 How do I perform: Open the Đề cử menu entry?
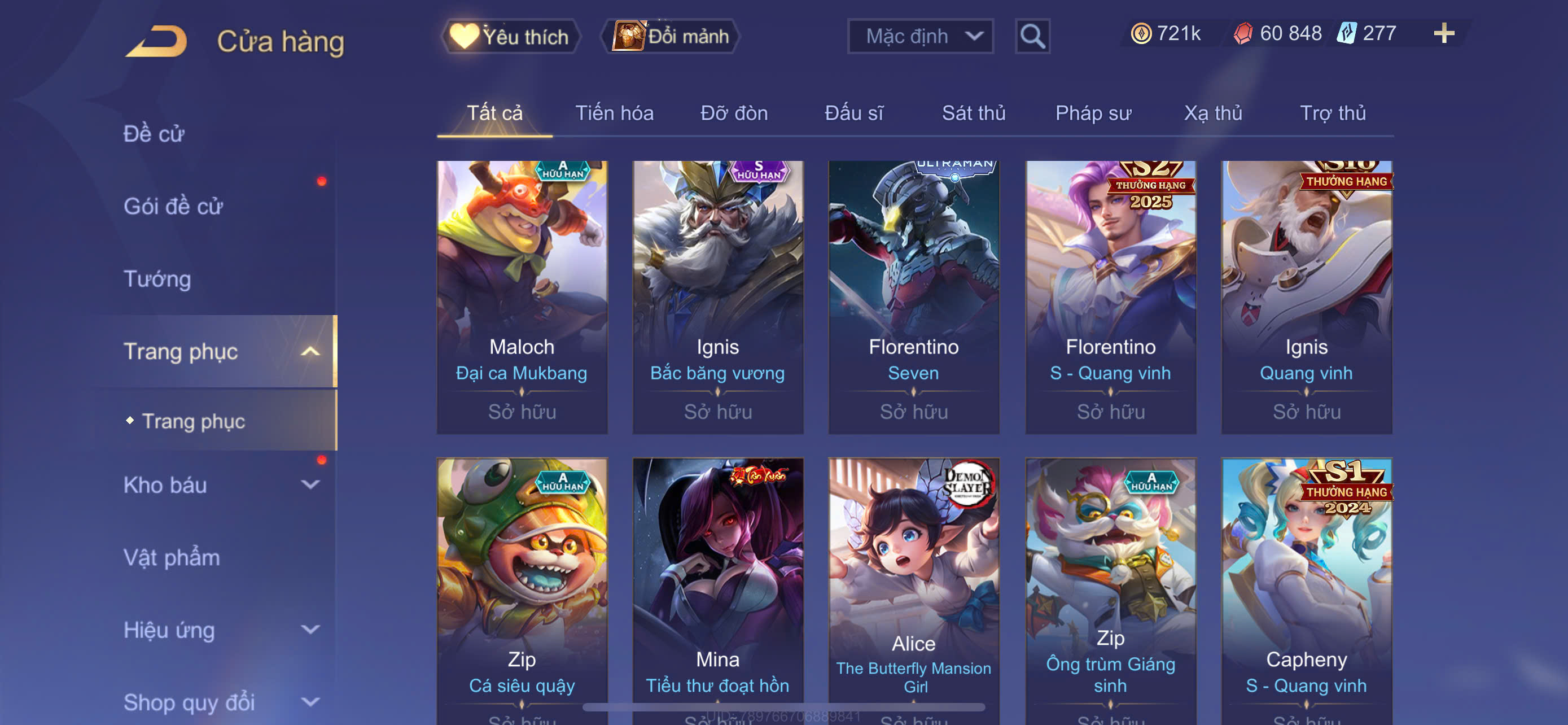pyautogui.click(x=154, y=134)
